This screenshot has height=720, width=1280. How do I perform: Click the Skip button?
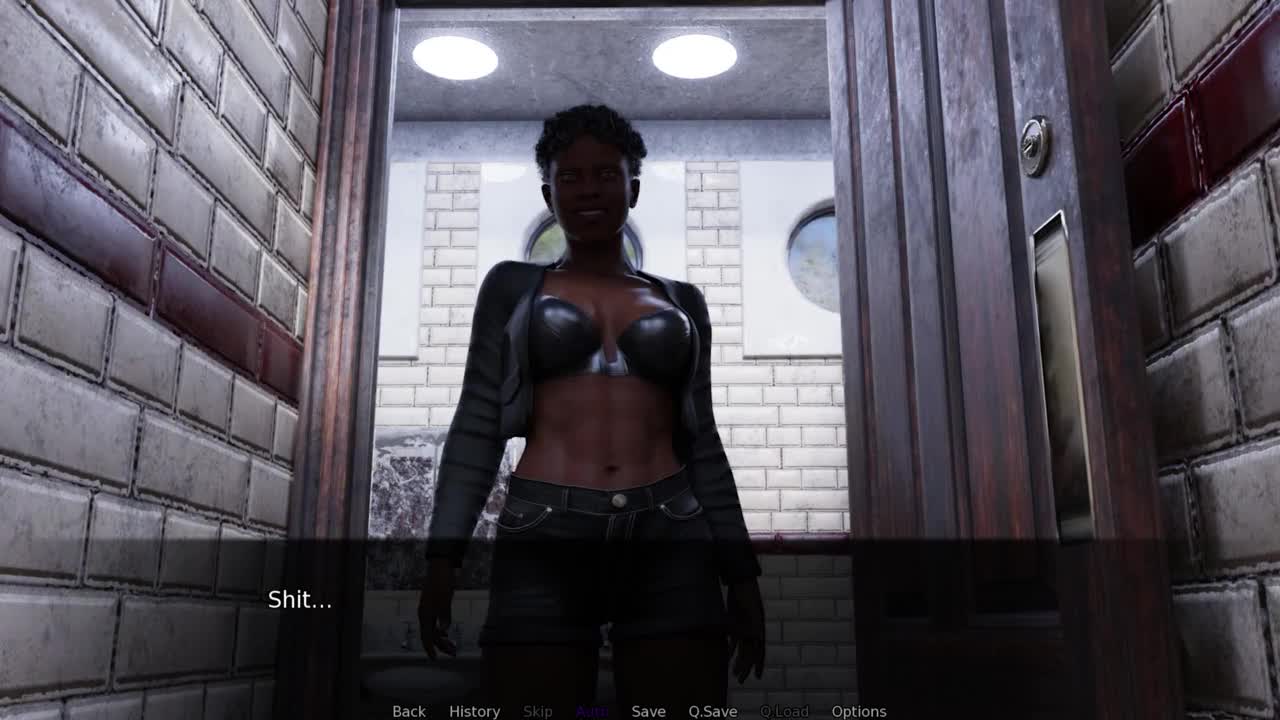click(x=537, y=711)
